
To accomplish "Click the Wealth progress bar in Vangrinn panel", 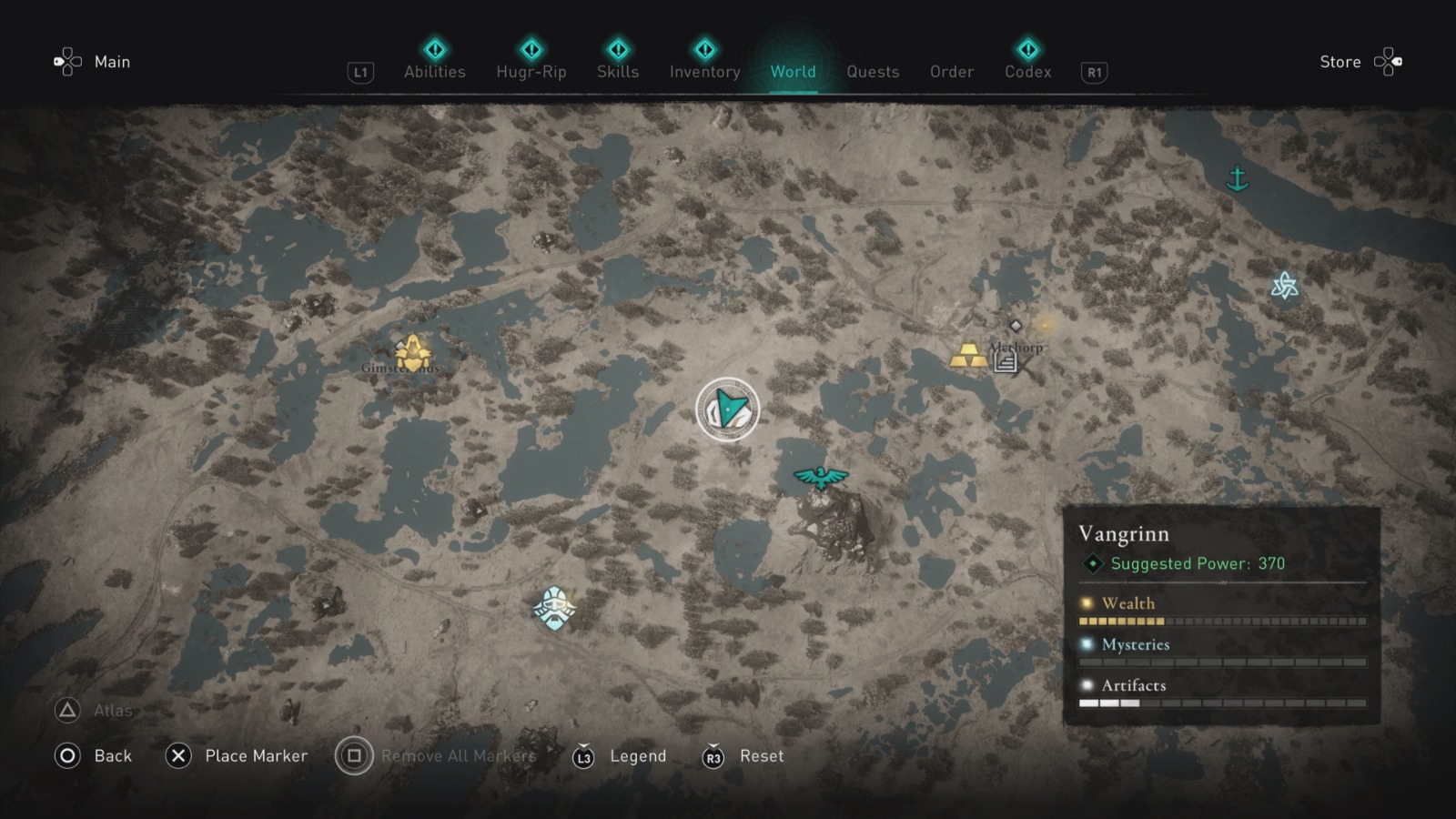I will pyautogui.click(x=1221, y=621).
